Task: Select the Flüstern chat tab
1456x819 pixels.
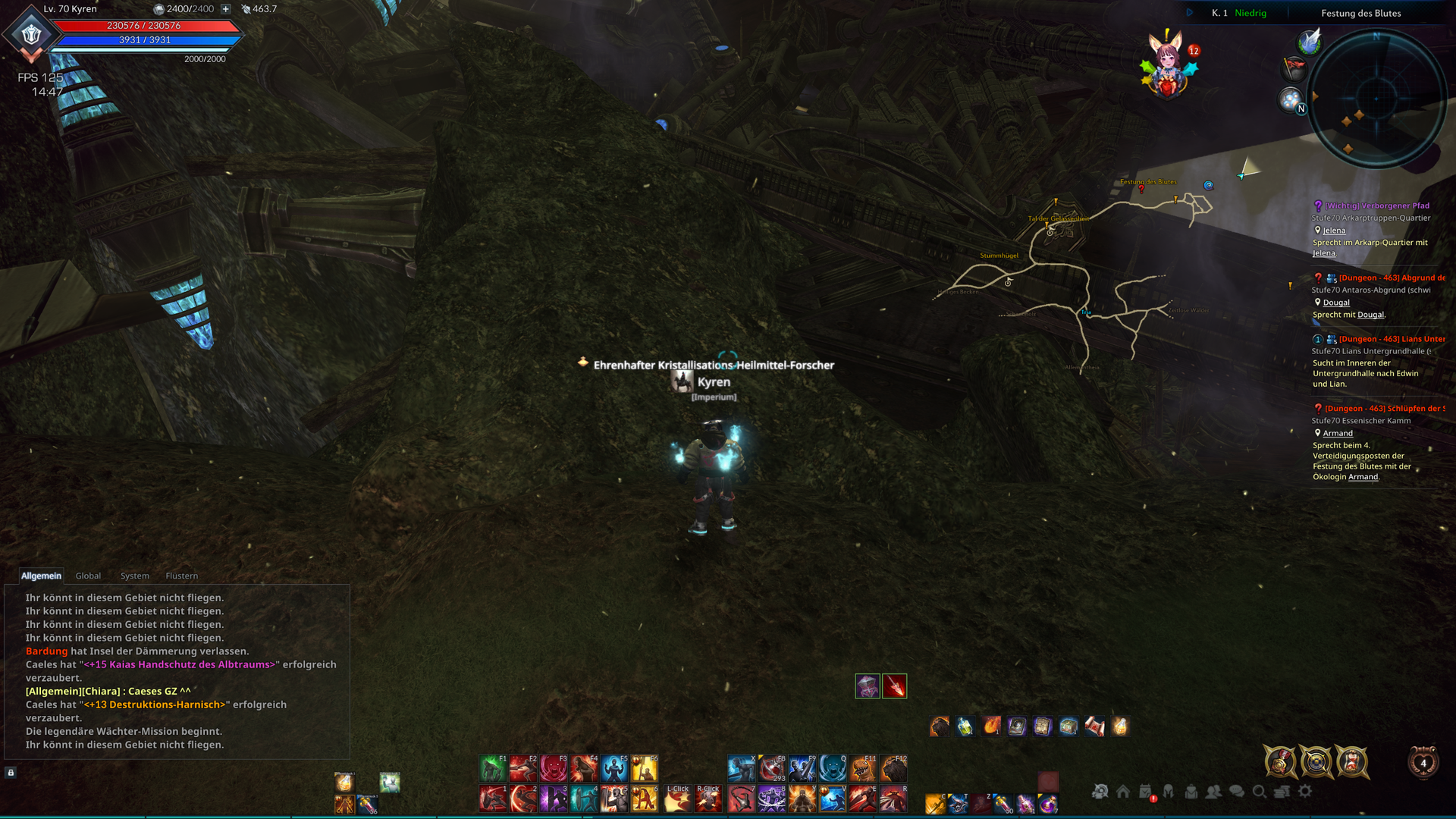Action: pos(181,576)
